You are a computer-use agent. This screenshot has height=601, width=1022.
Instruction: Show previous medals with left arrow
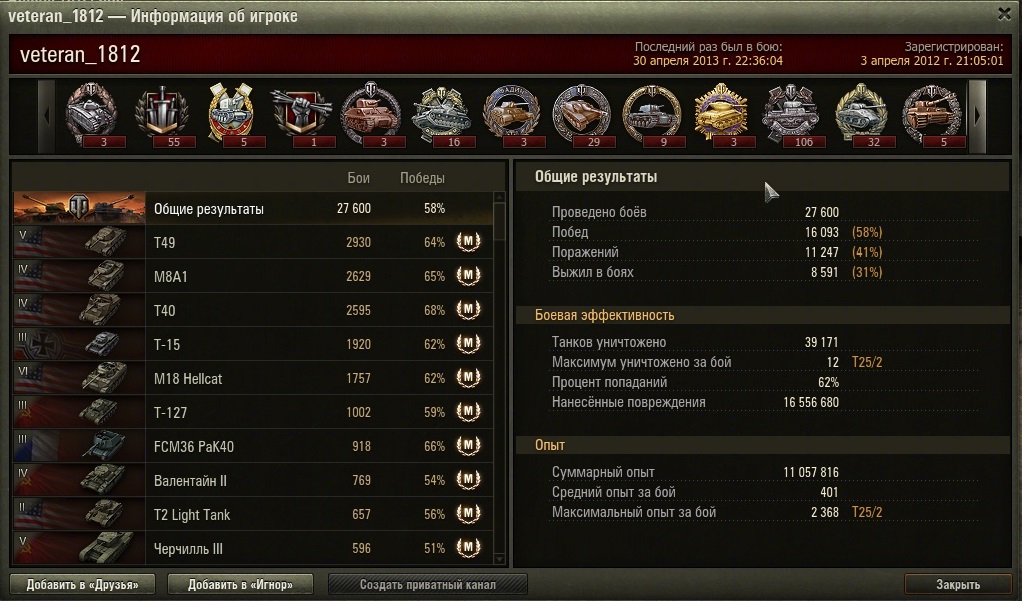(46, 115)
